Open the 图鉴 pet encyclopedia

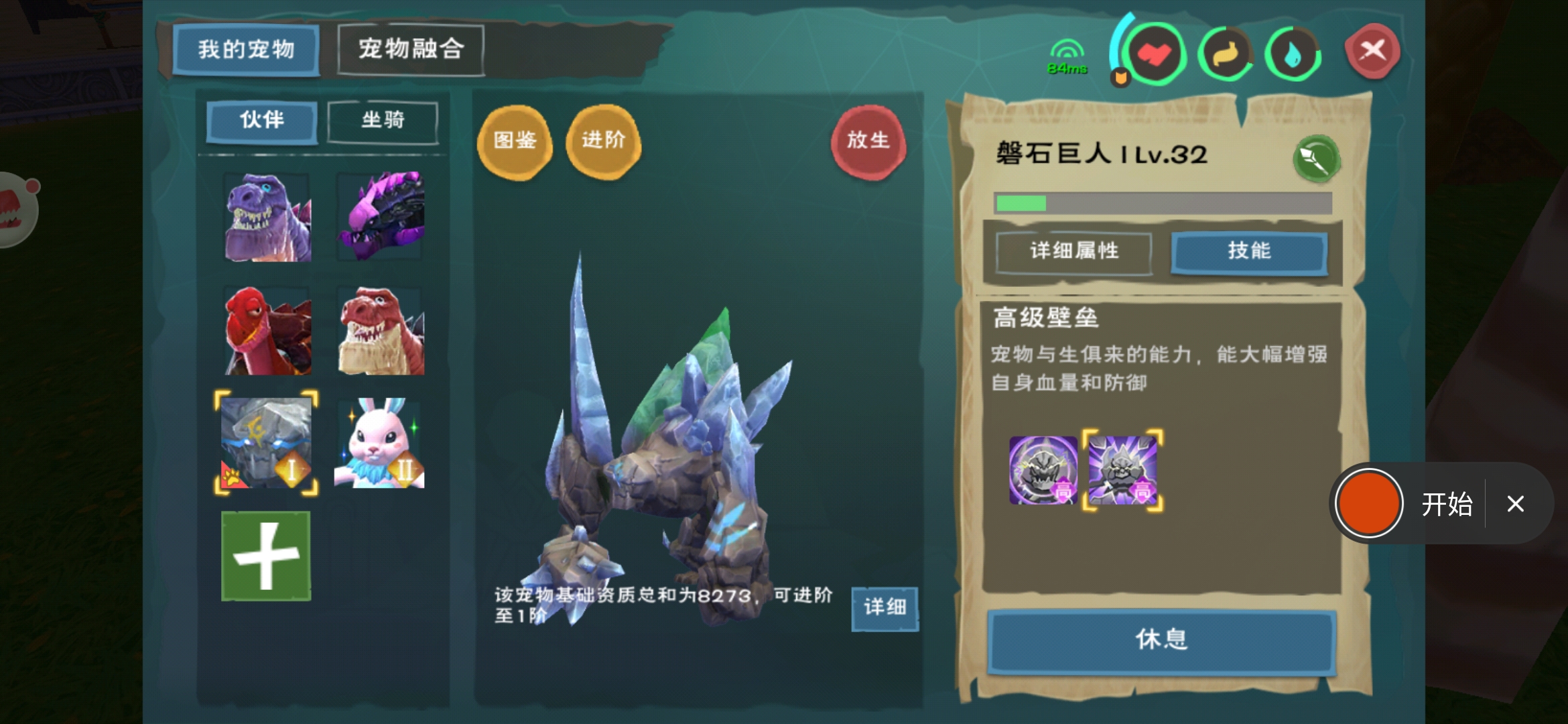(514, 141)
